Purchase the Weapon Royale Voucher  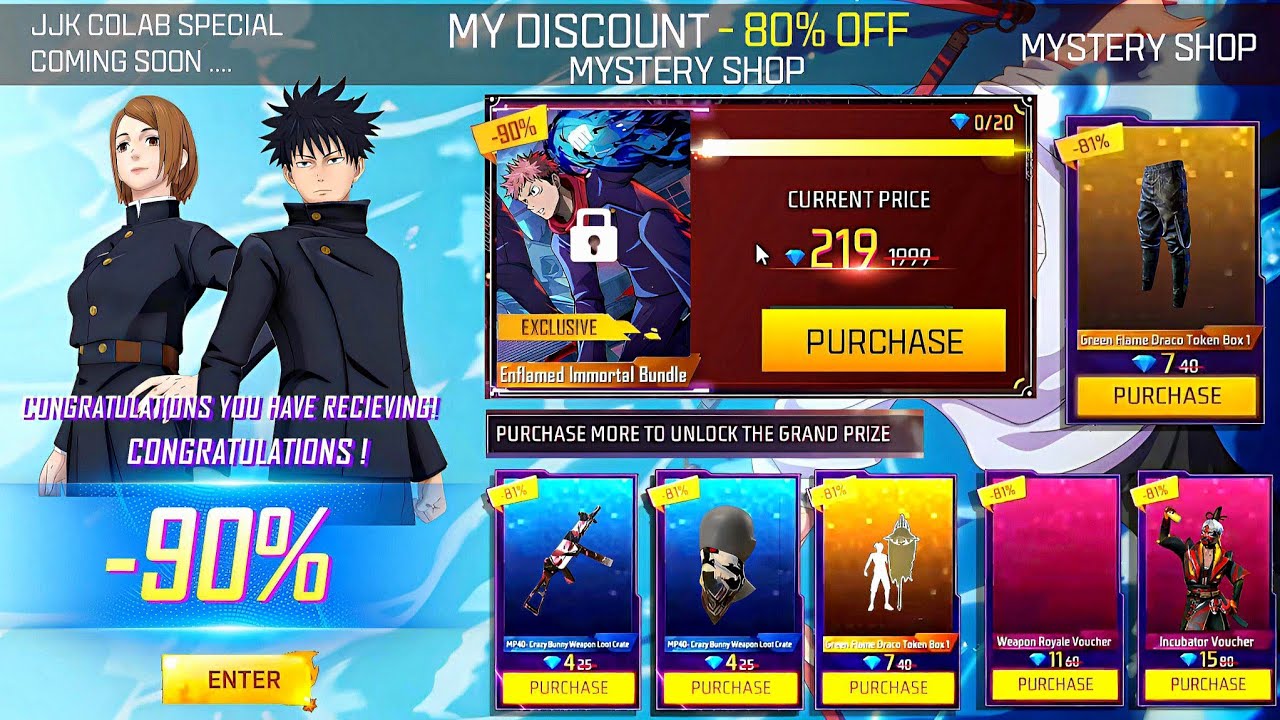pos(1055,685)
